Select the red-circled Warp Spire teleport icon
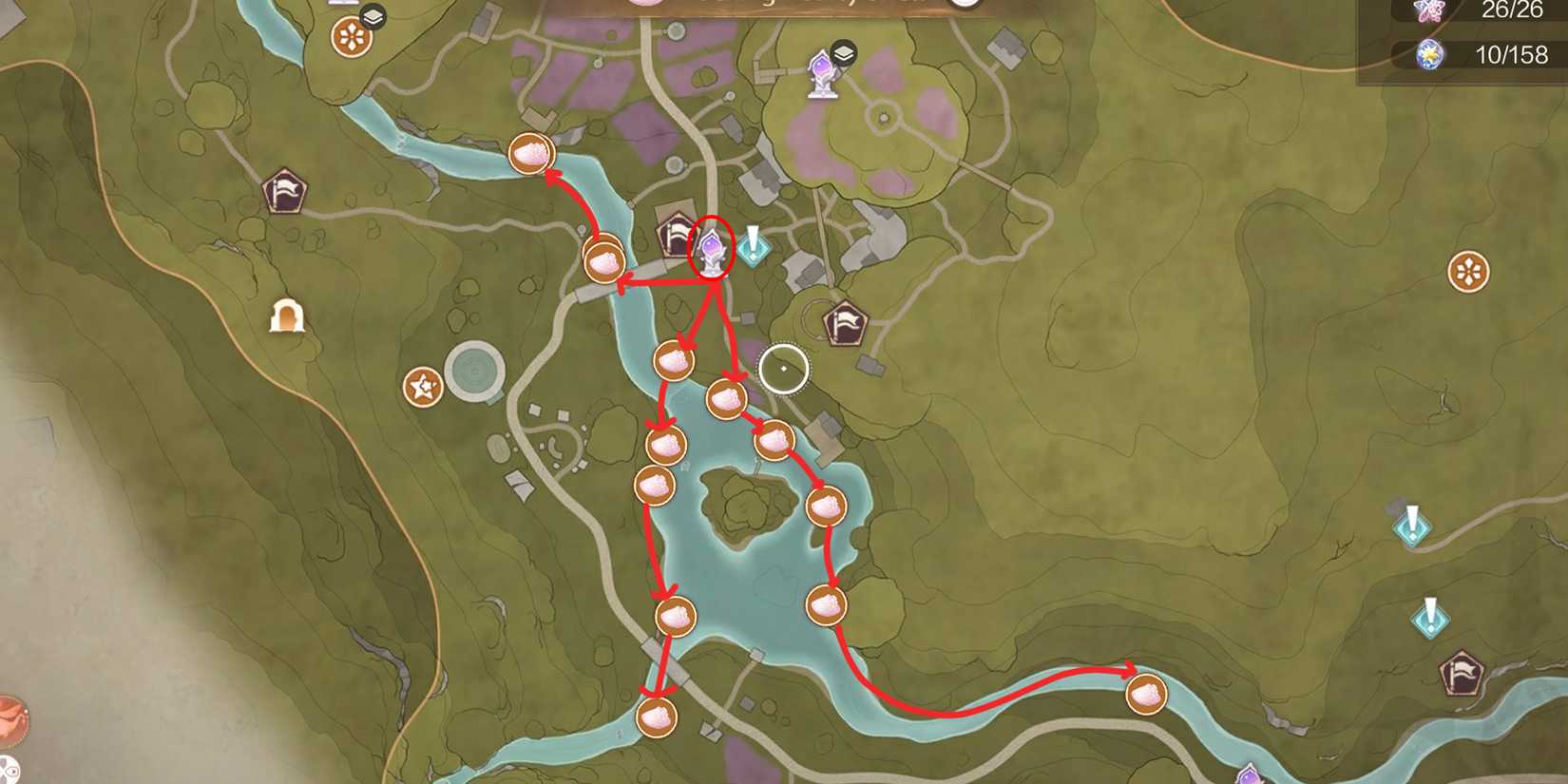 click(710, 250)
